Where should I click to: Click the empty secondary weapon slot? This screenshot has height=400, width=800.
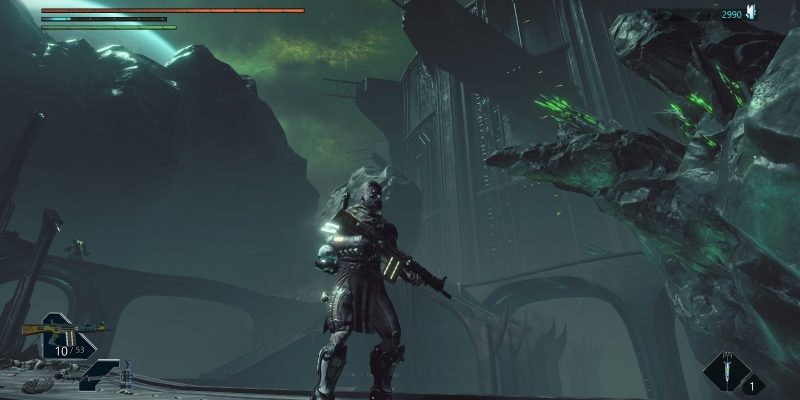(x=100, y=373)
